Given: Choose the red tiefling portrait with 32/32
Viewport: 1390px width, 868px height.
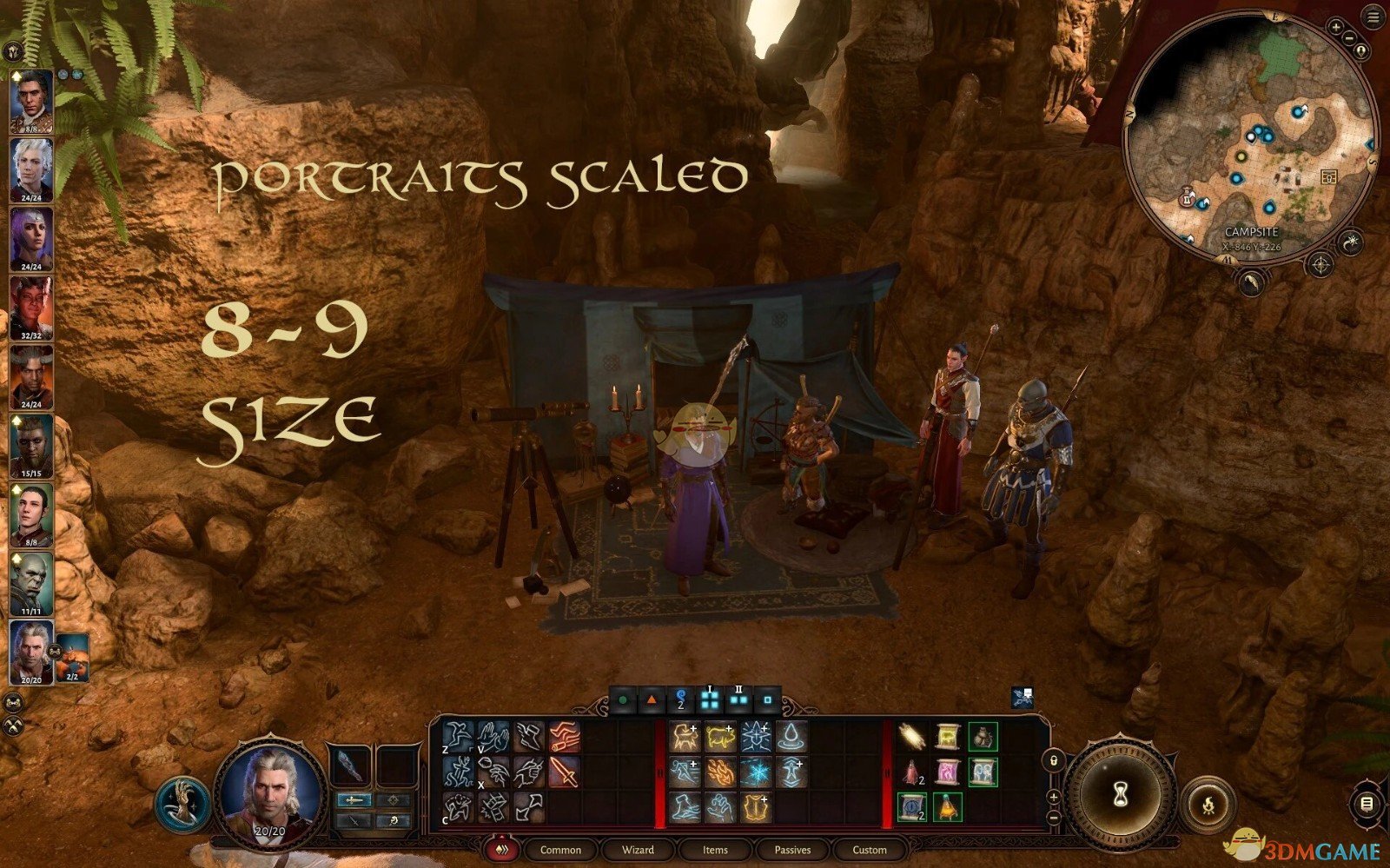Looking at the screenshot, I should pos(31,308).
